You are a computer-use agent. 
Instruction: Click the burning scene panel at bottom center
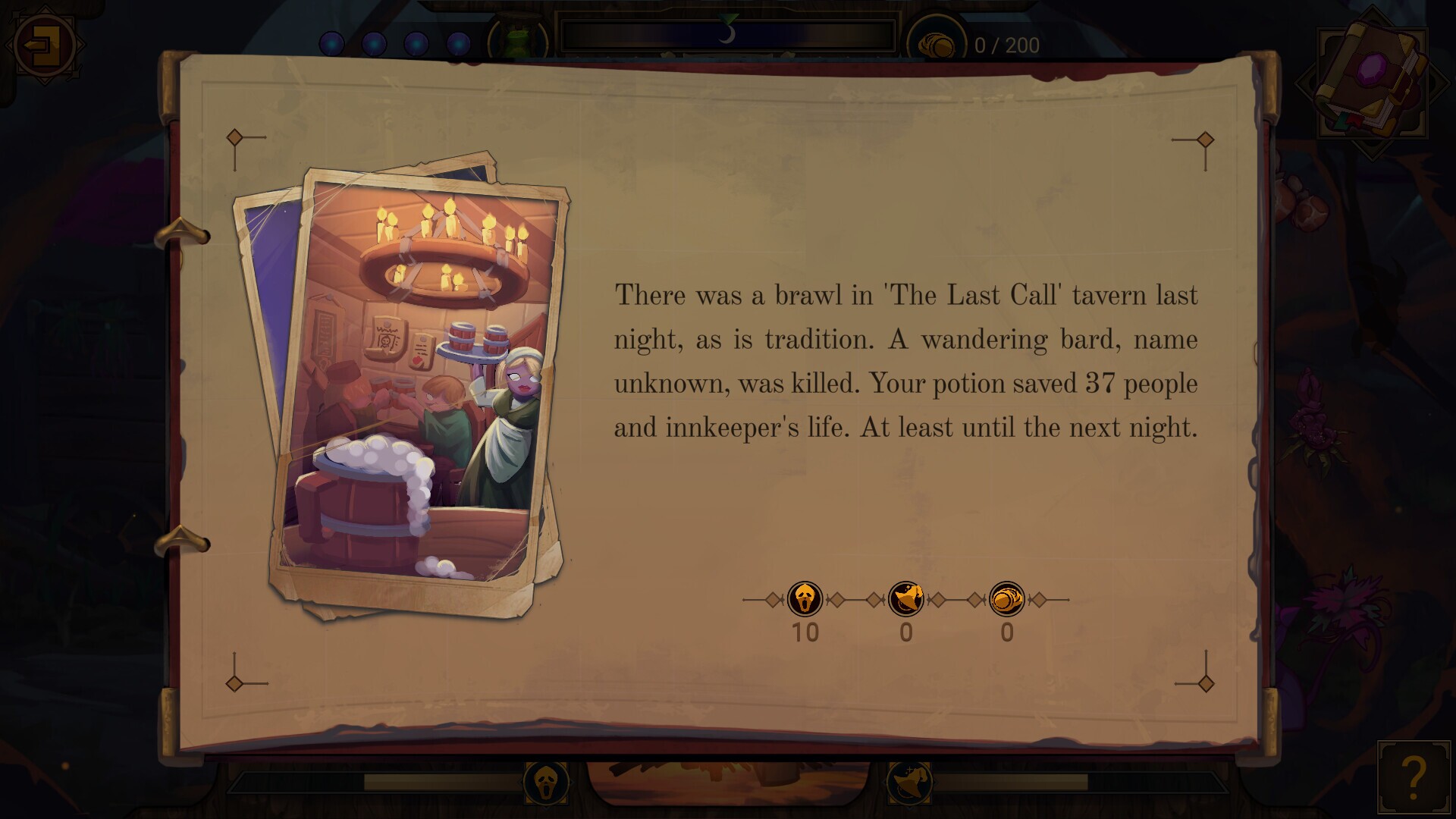(x=728, y=781)
